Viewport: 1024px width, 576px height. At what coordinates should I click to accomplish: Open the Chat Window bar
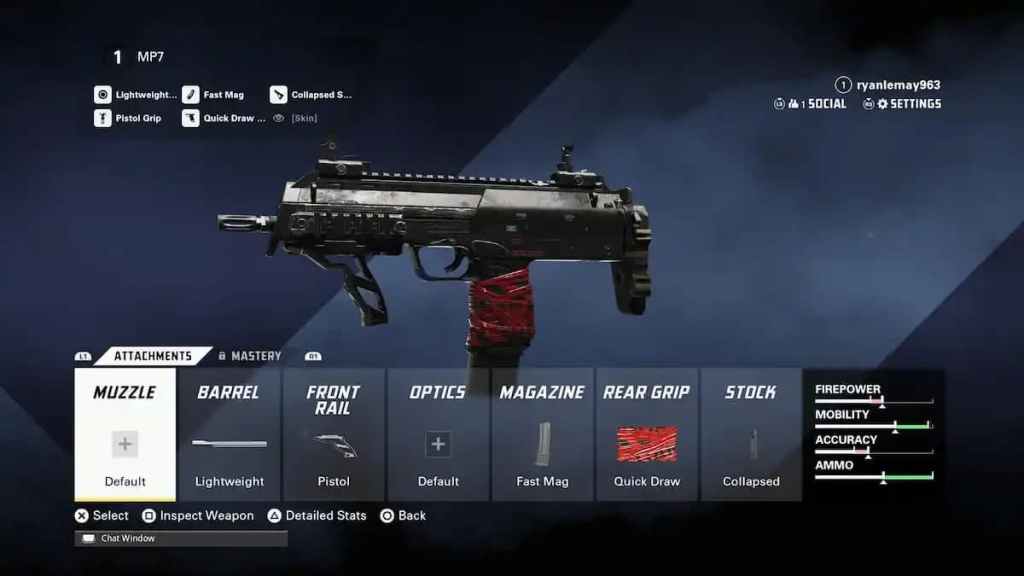point(181,538)
